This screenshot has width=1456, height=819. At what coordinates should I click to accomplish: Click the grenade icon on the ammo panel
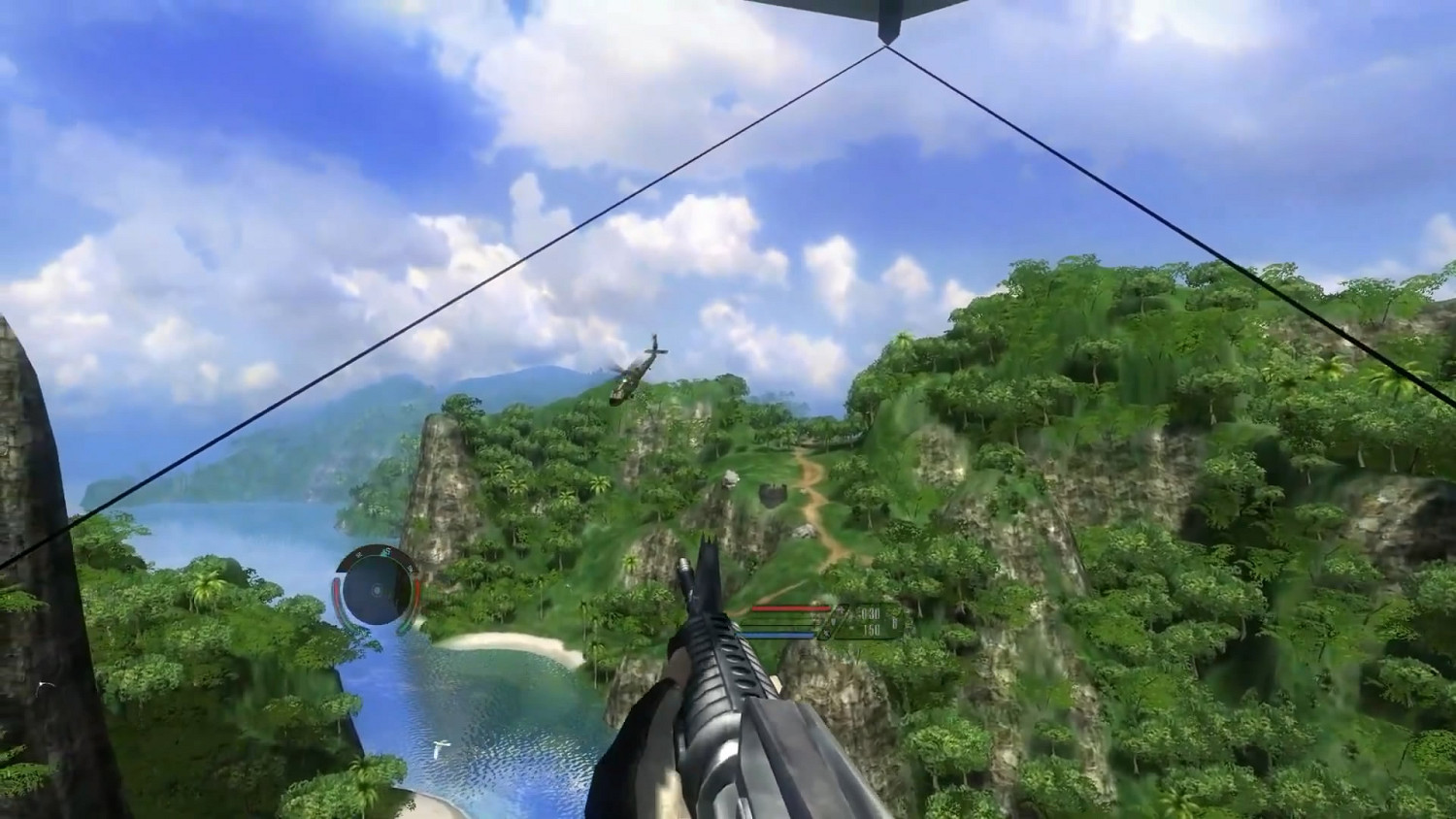[827, 633]
